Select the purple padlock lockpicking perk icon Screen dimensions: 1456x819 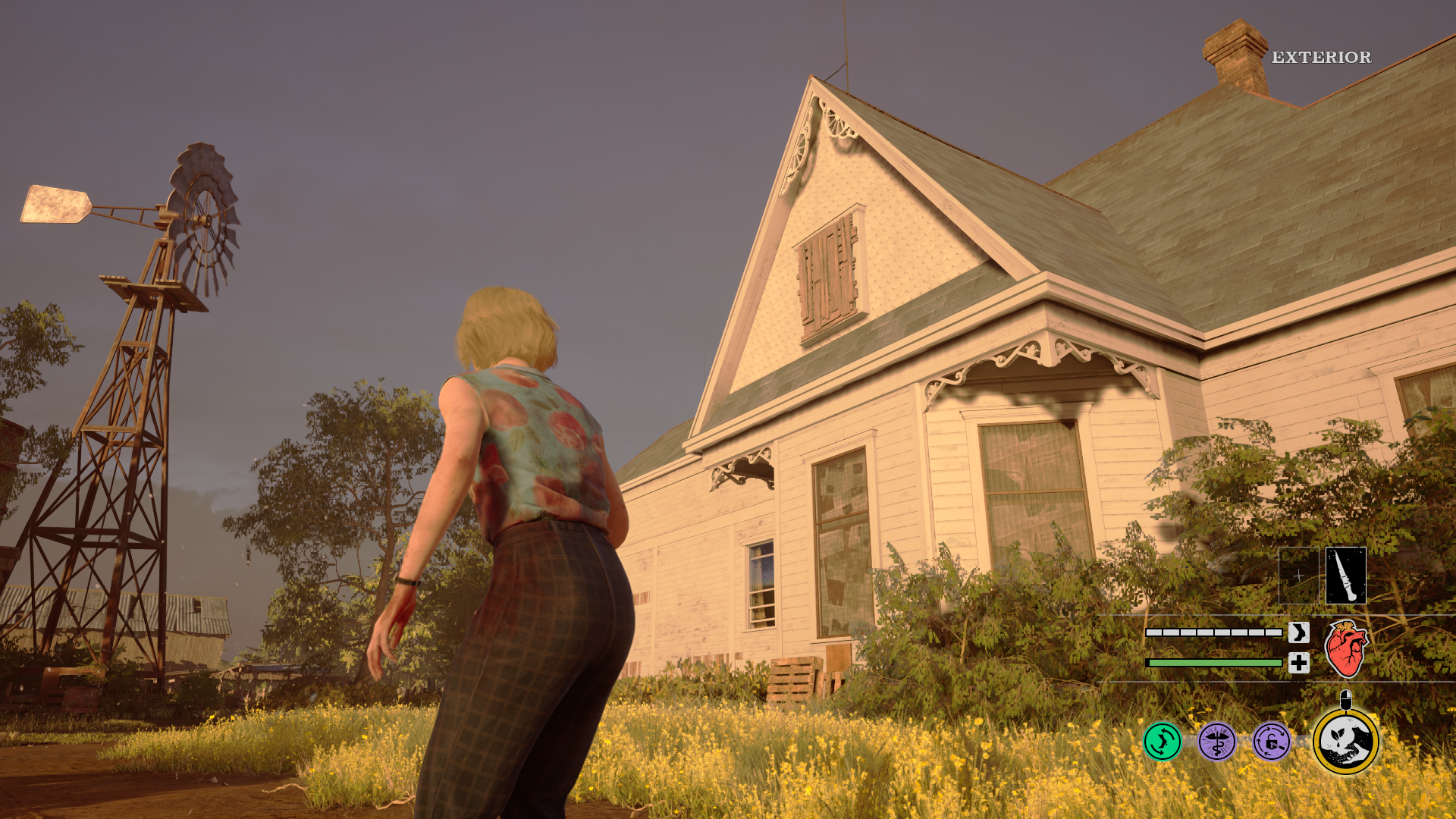click(1272, 742)
